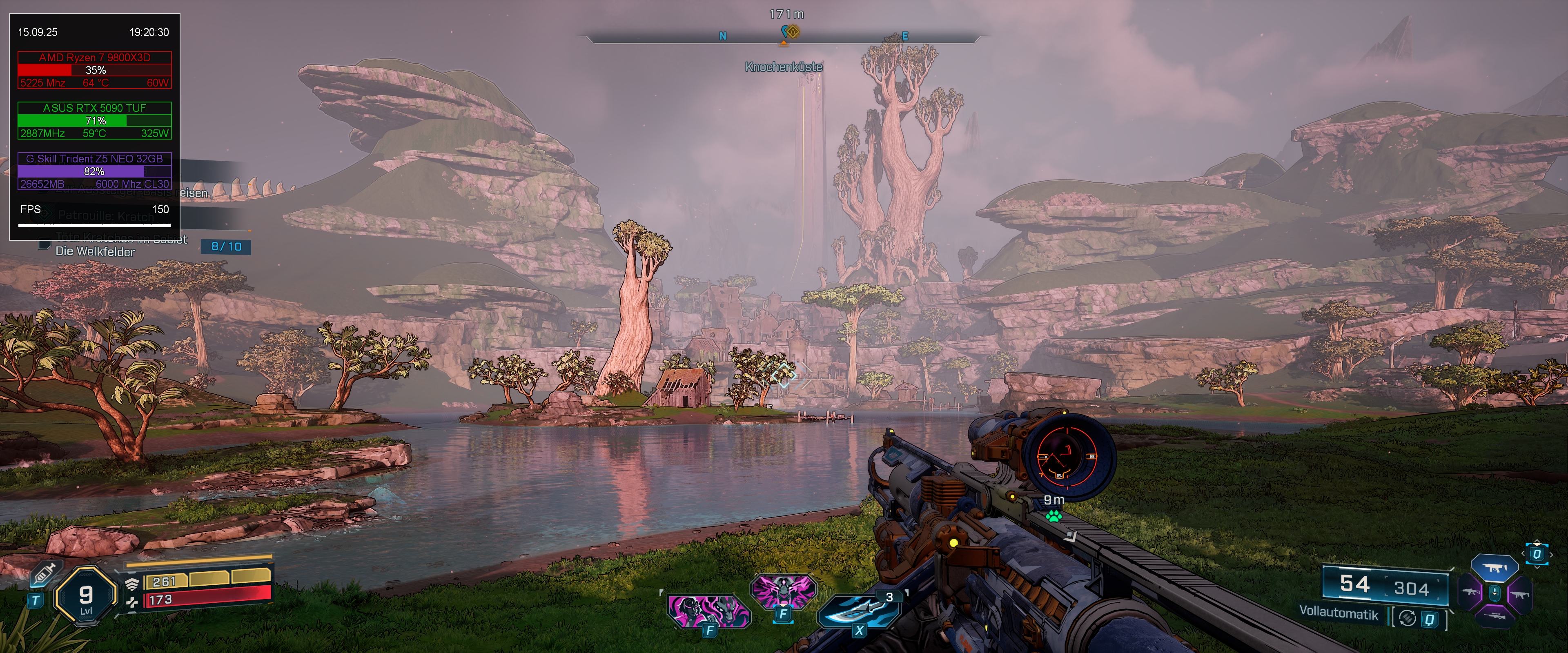Click the quest waypoint marker on the compass

[789, 32]
